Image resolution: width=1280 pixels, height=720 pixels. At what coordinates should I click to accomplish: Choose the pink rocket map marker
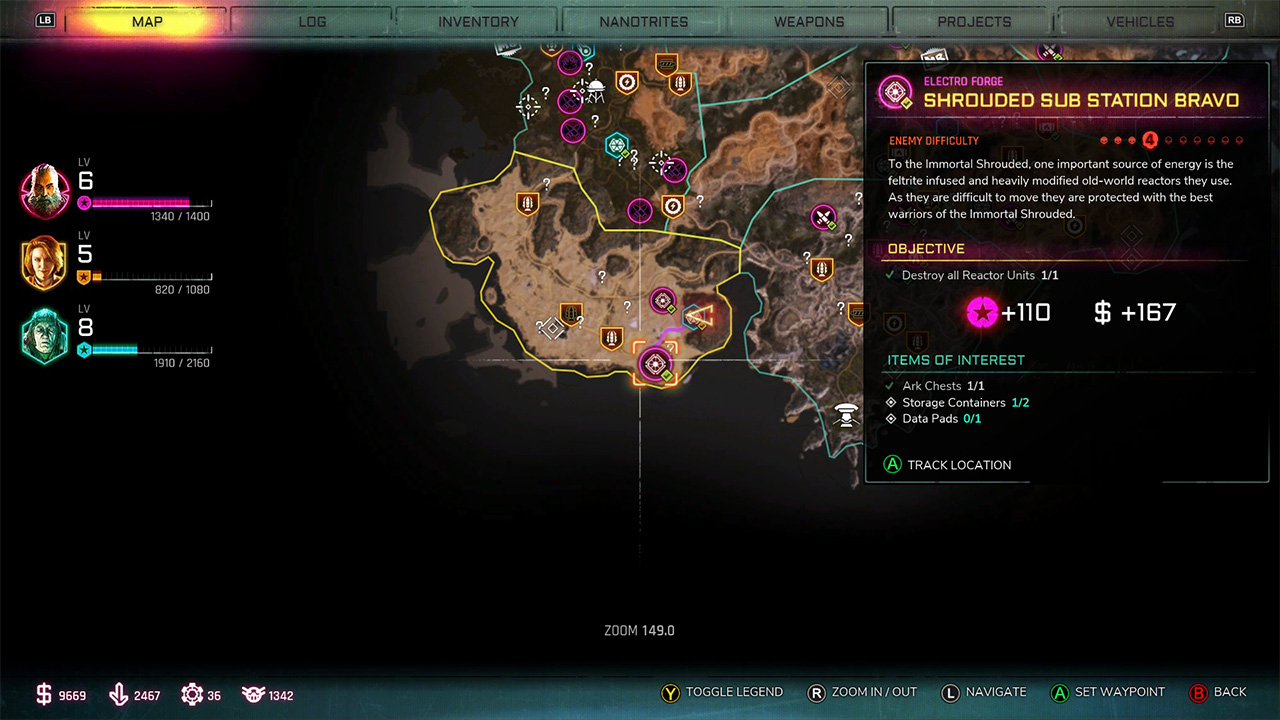[823, 217]
